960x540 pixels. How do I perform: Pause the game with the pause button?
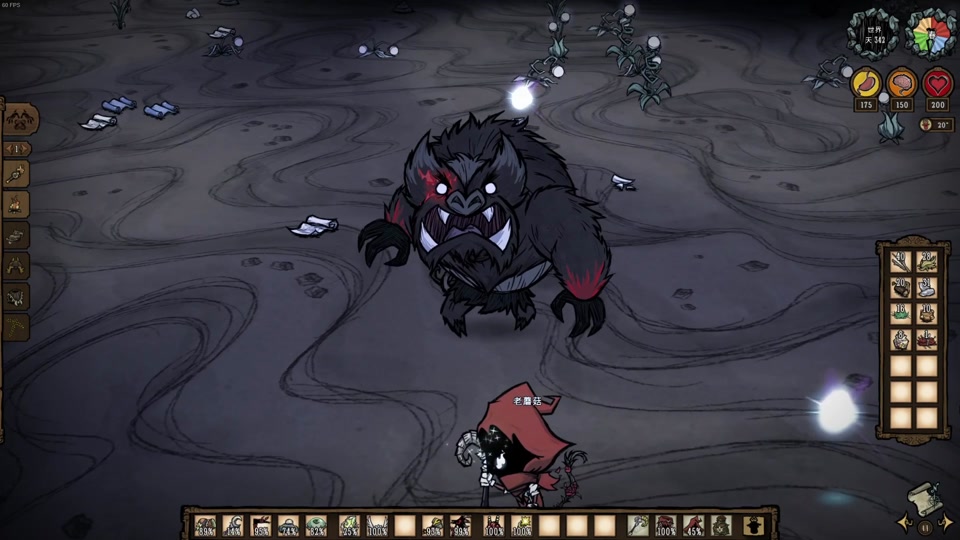click(x=925, y=527)
